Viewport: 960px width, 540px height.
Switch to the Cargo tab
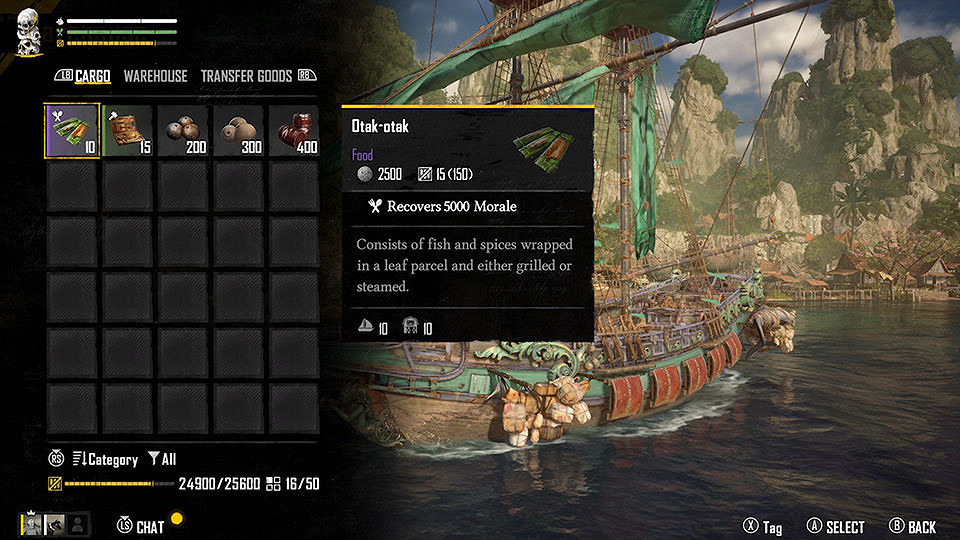pyautogui.click(x=94, y=76)
